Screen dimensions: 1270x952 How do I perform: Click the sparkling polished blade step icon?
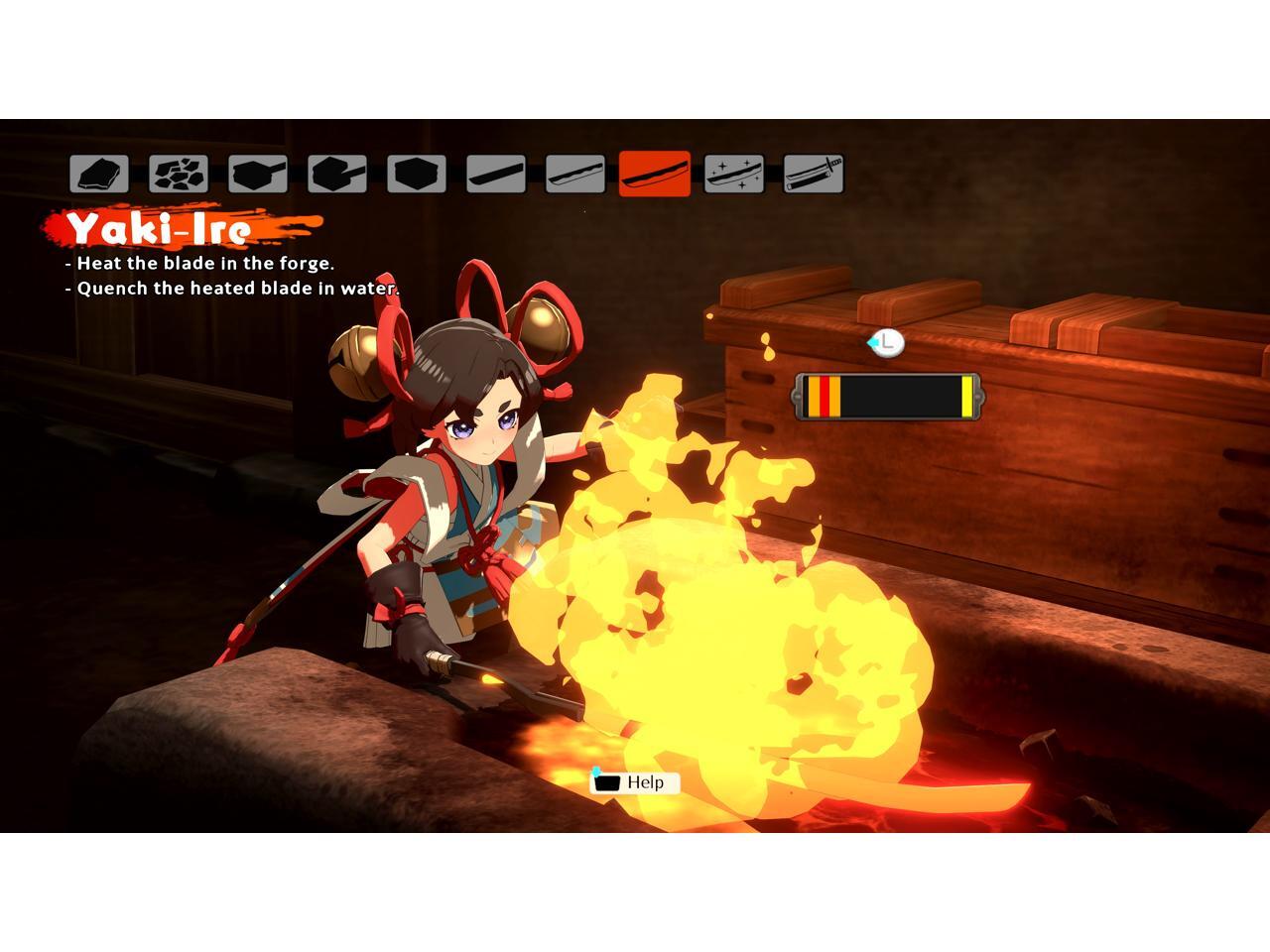tap(734, 175)
